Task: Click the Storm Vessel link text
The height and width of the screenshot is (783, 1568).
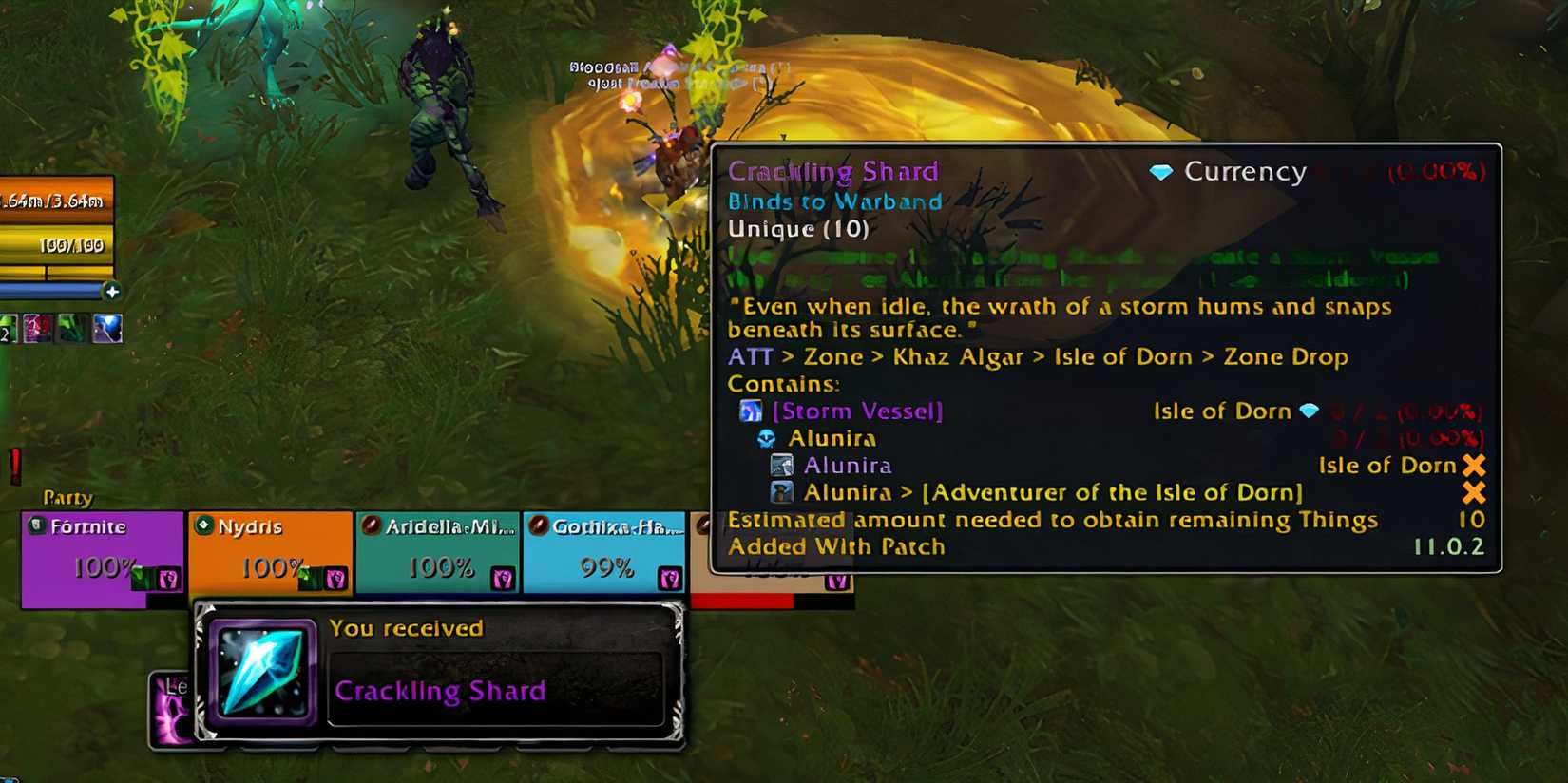Action: coord(858,410)
